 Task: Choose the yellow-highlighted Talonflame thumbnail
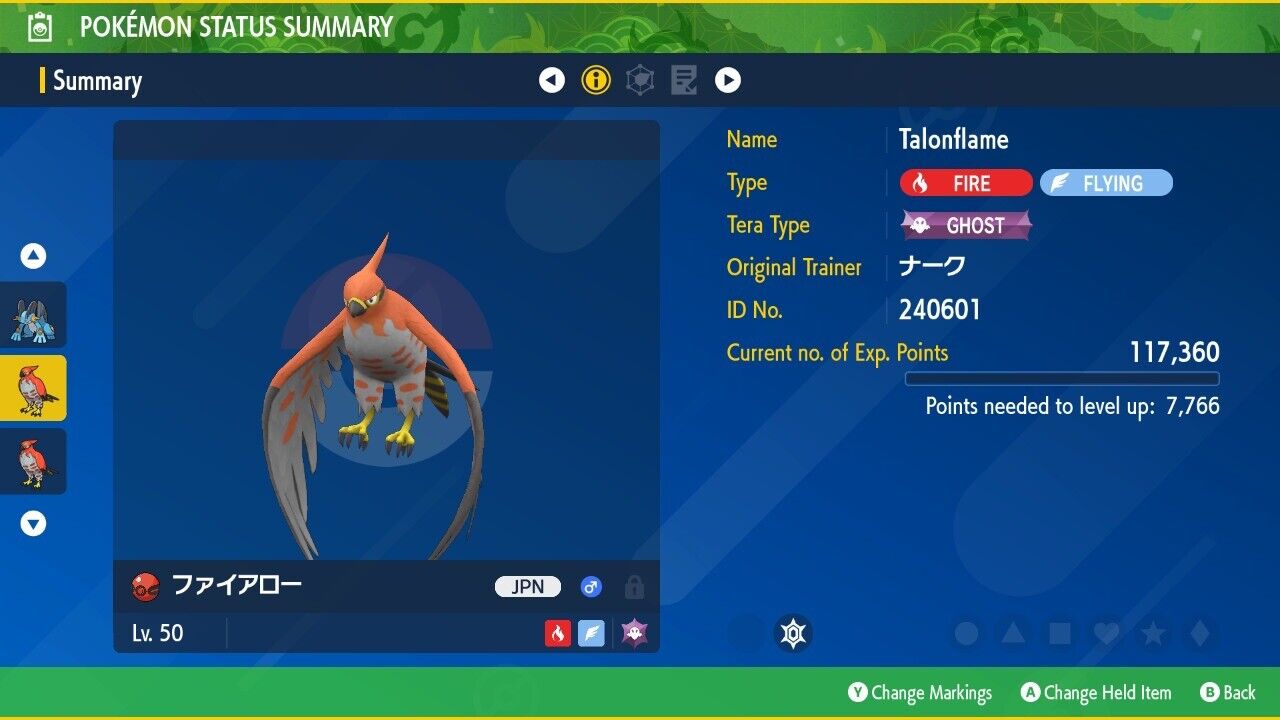coord(34,388)
